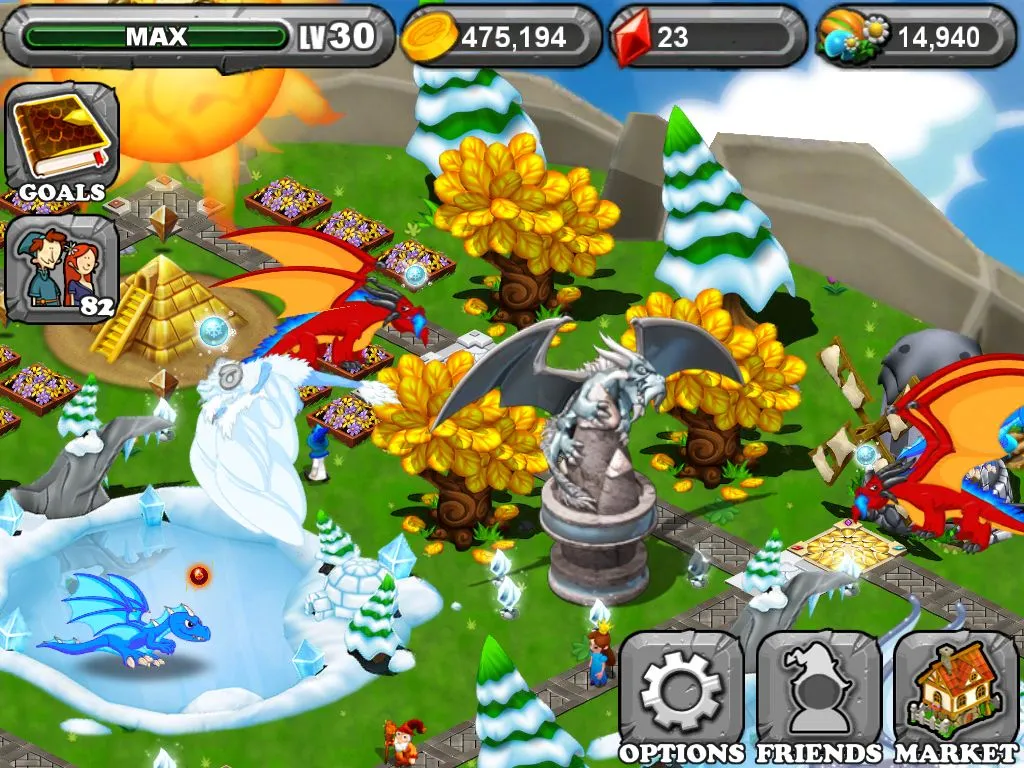Viewport: 1024px width, 768px height.
Task: Open the Market shop
Action: point(955,692)
